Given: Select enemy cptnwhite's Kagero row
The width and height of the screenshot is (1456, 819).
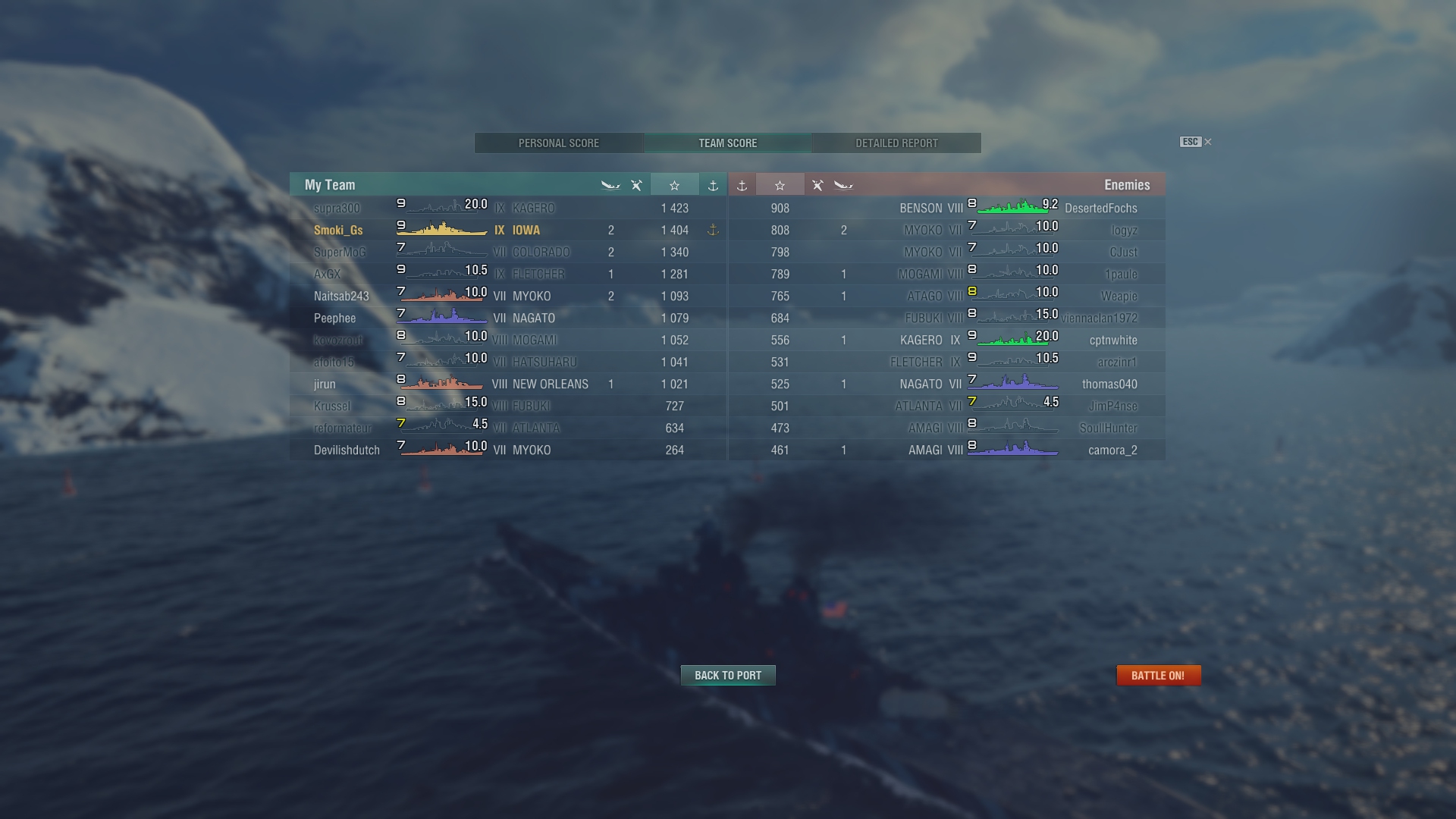Looking at the screenshot, I should pos(1112,340).
